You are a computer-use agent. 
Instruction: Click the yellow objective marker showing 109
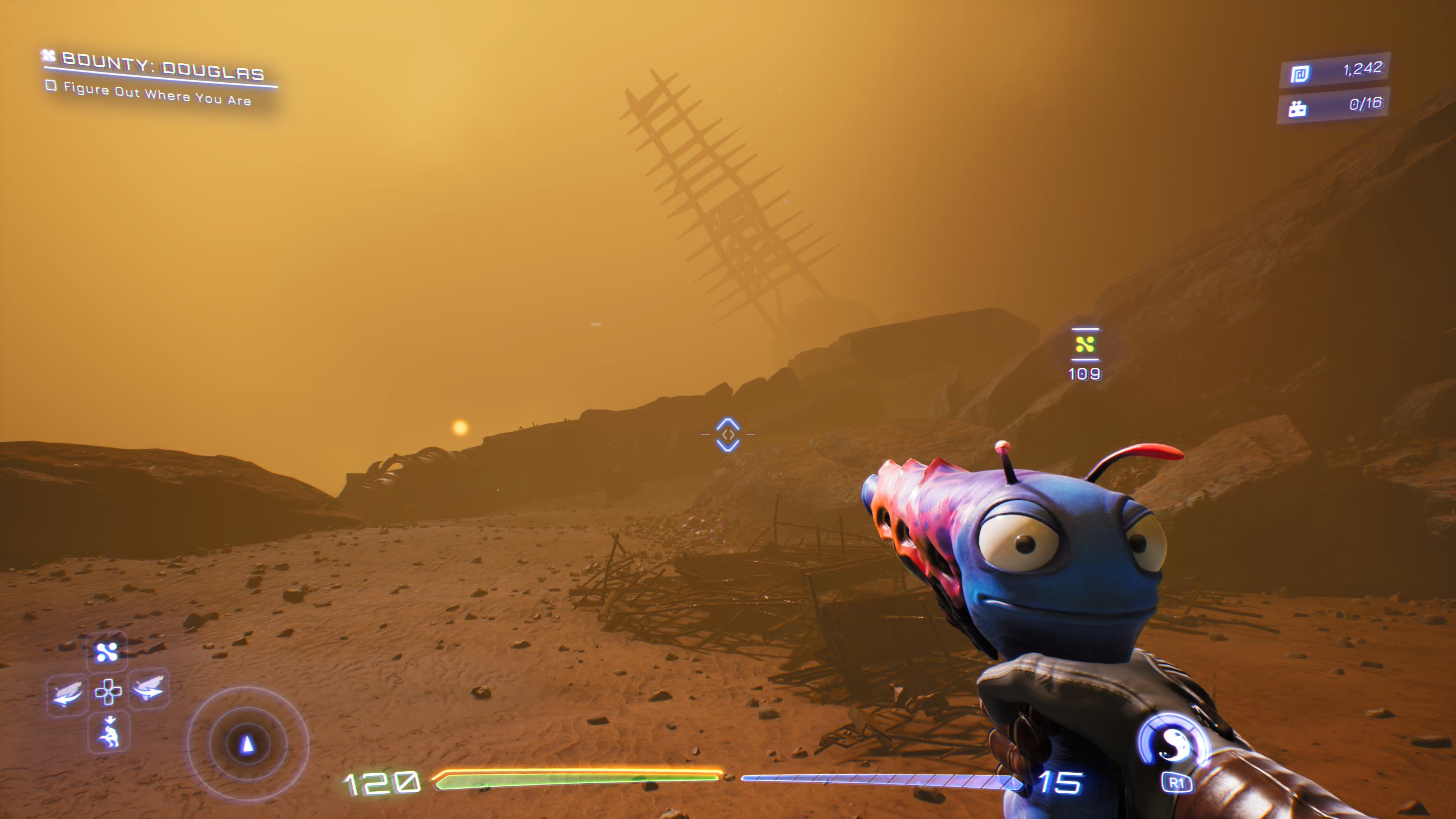point(1085,344)
